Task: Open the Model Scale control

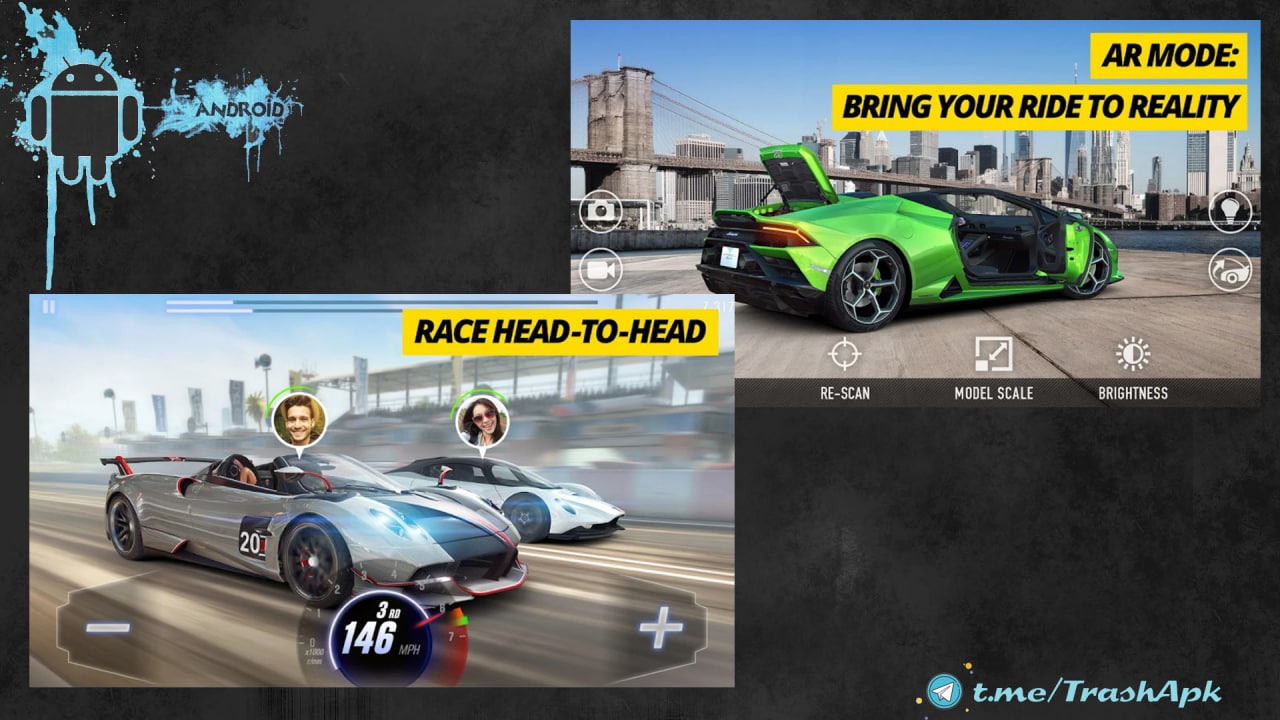Action: tap(993, 356)
